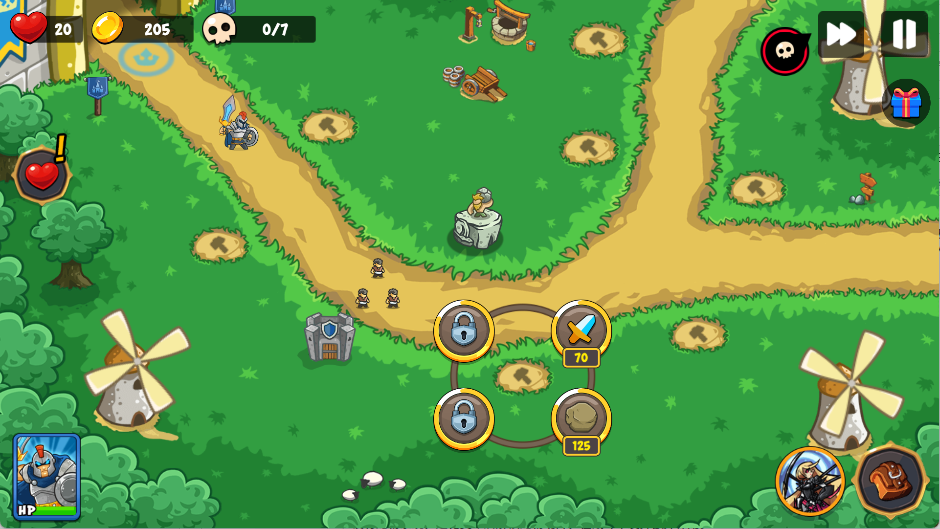The height and width of the screenshot is (529, 940).
Task: Click the heart icon with the exclamation mark
Action: [42, 176]
